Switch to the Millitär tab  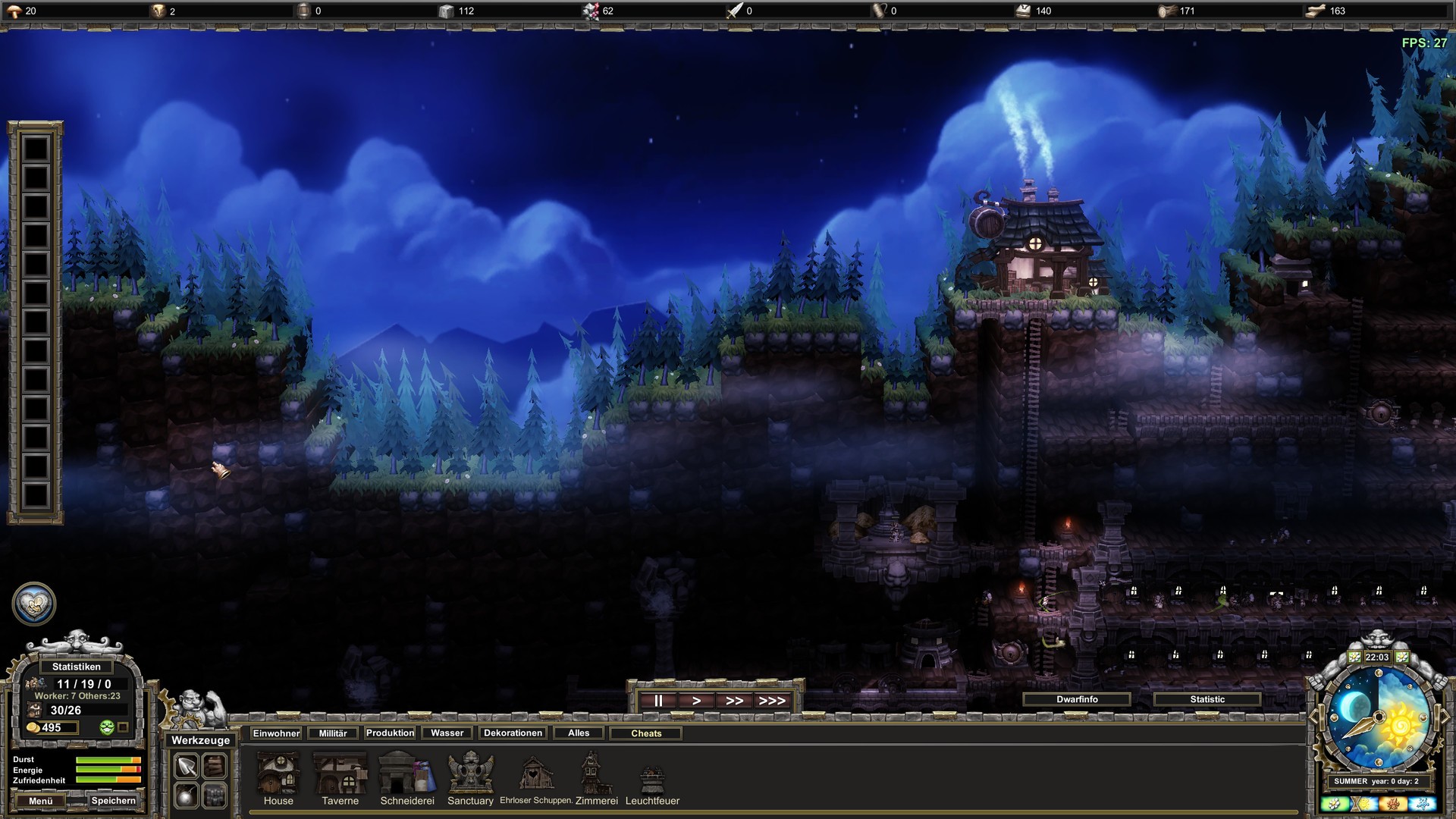point(331,733)
